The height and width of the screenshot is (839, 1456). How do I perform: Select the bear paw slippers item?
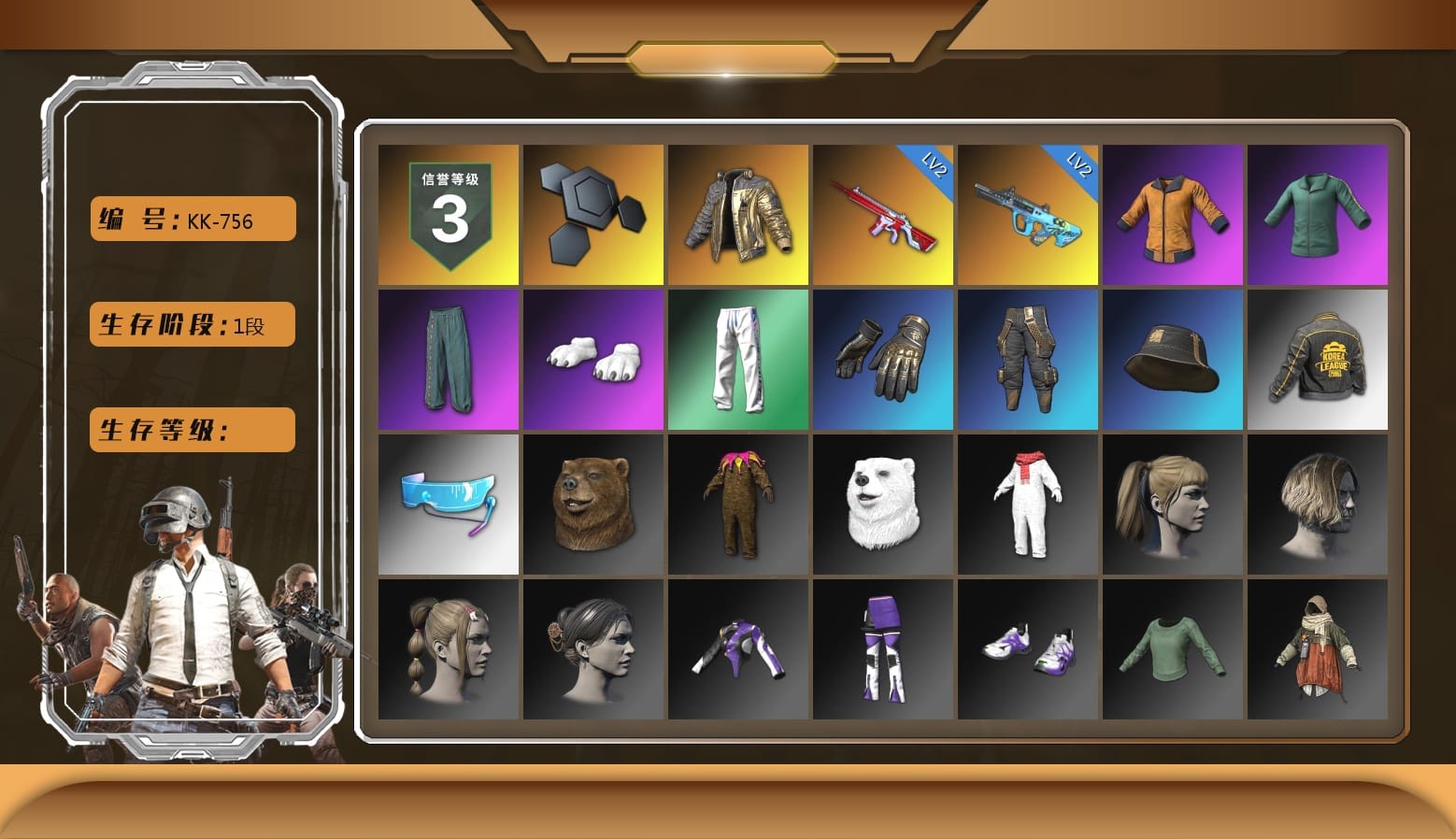(x=593, y=360)
